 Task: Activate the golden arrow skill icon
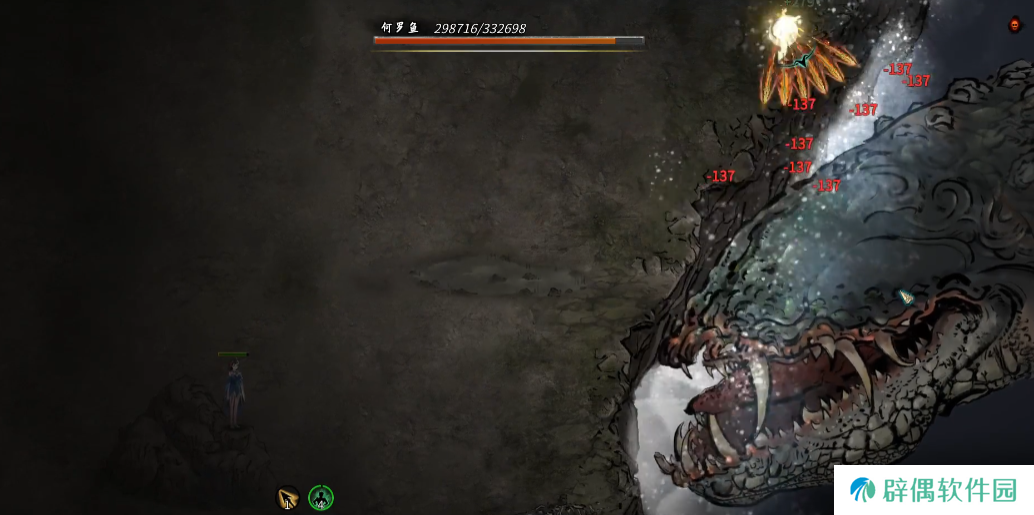click(288, 497)
